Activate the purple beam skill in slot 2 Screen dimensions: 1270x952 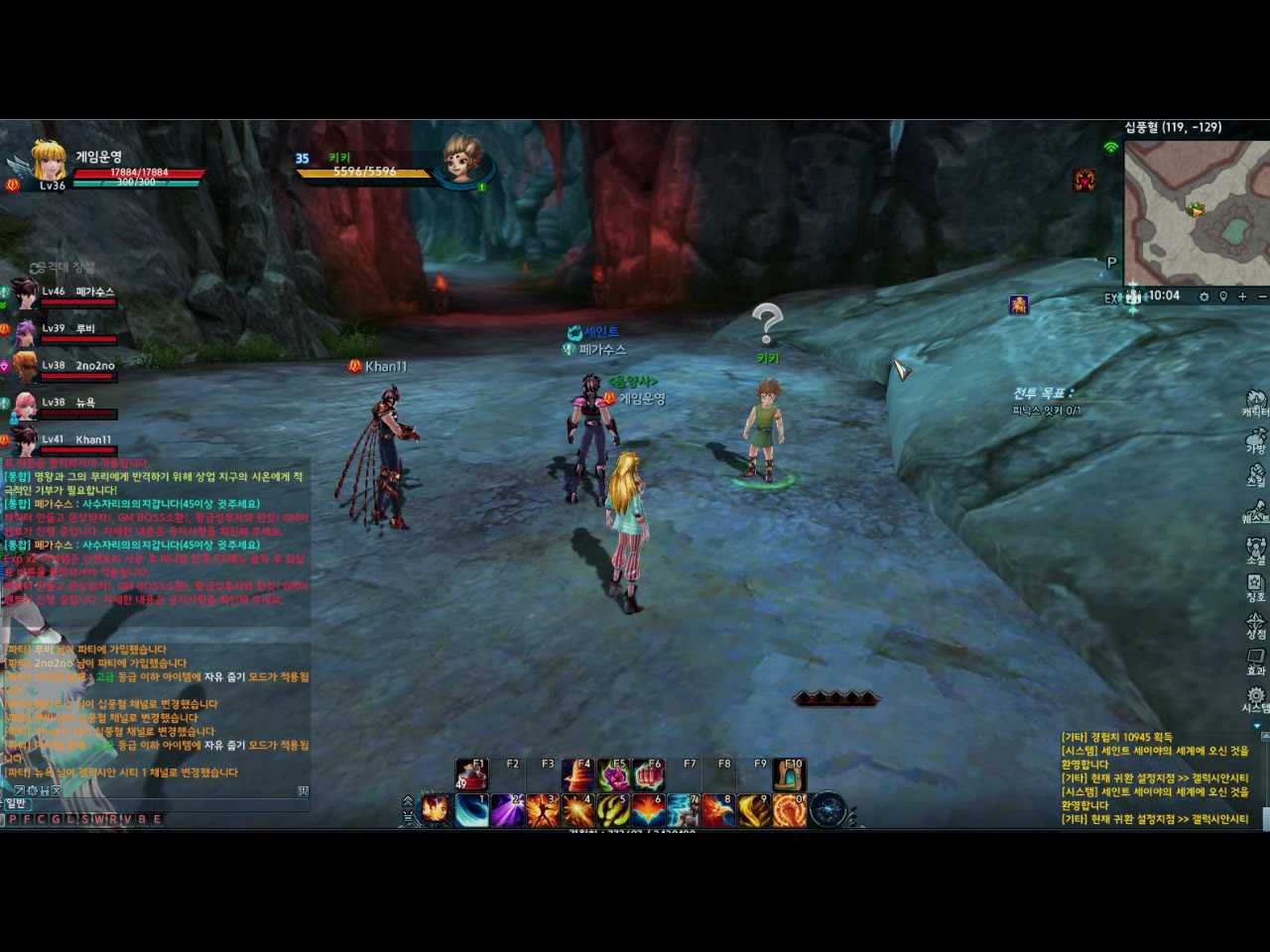[507, 810]
